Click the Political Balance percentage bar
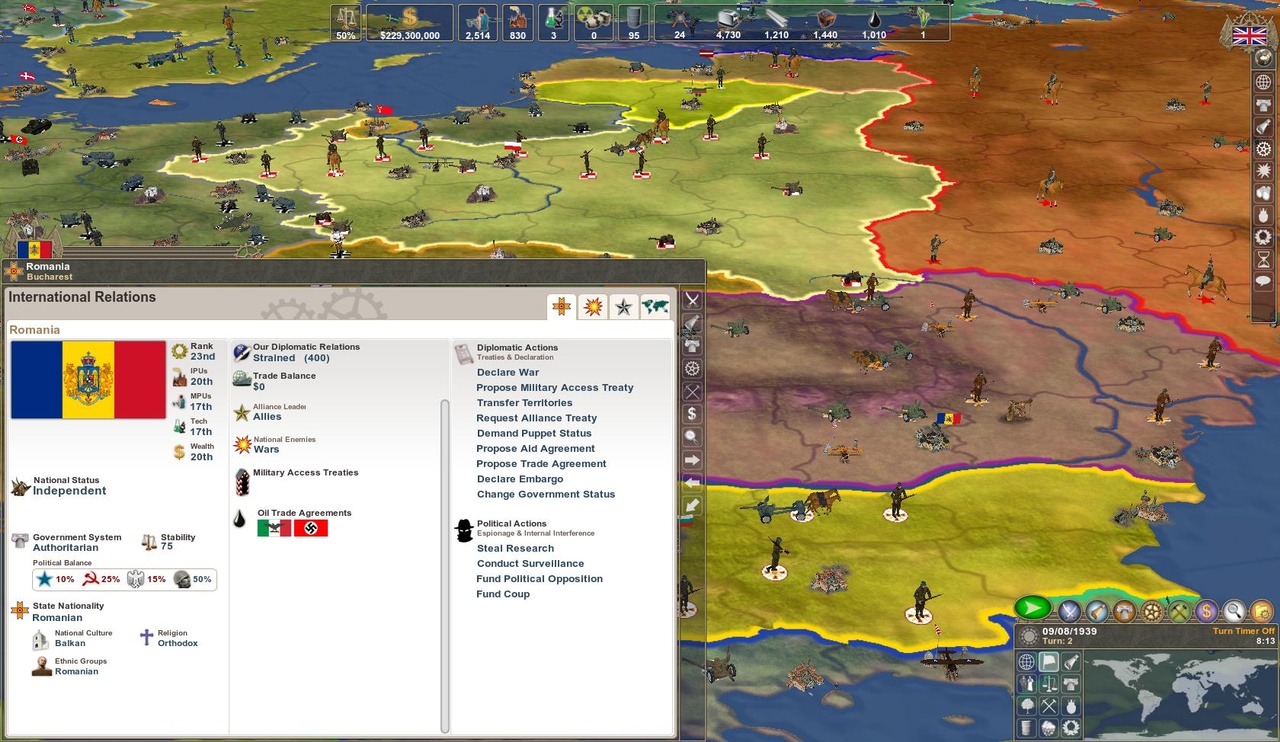Image resolution: width=1280 pixels, height=742 pixels. click(x=122, y=578)
